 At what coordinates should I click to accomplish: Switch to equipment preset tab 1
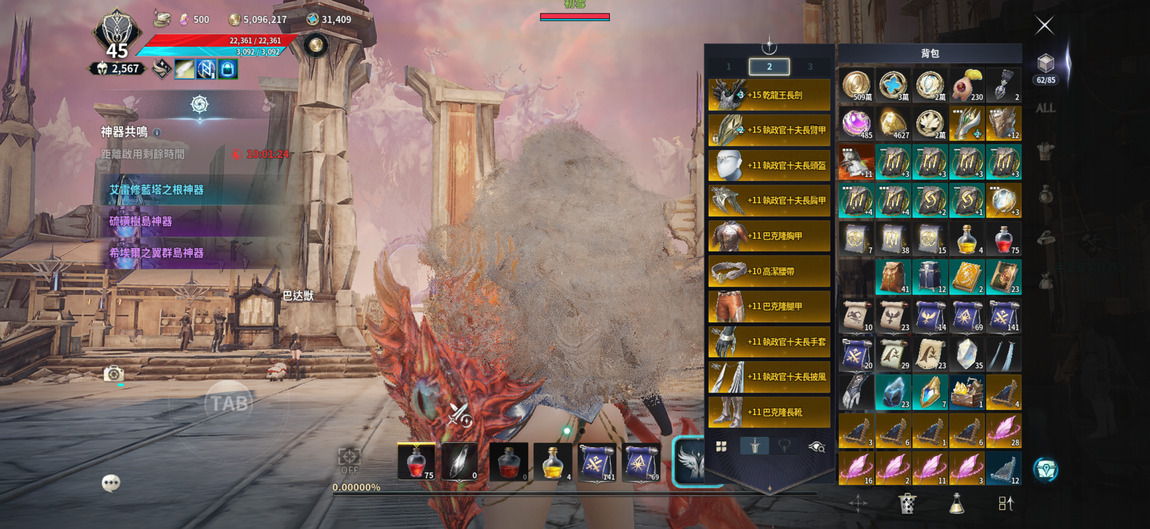pos(728,67)
